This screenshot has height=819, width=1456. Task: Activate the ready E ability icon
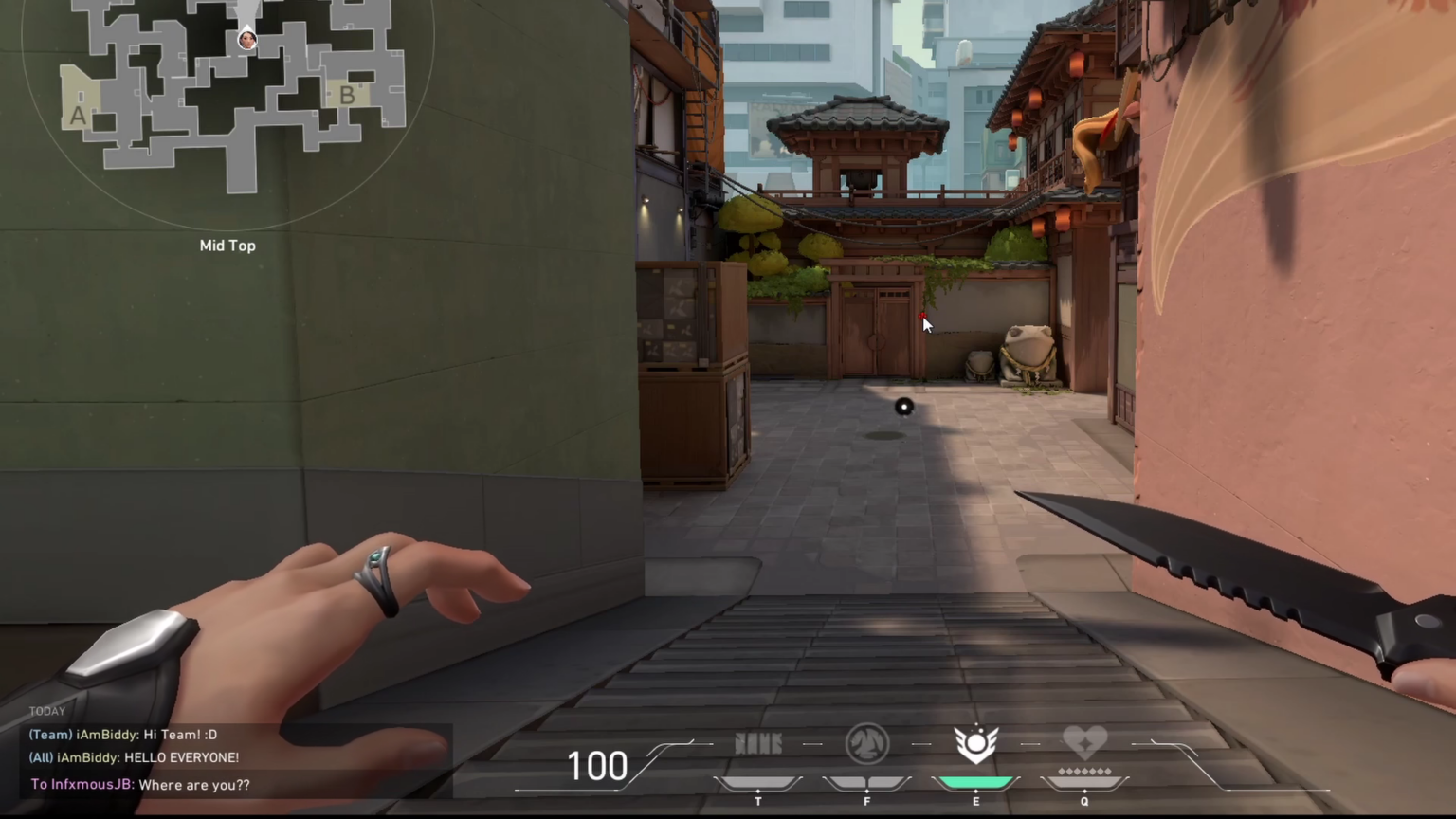coord(975,743)
